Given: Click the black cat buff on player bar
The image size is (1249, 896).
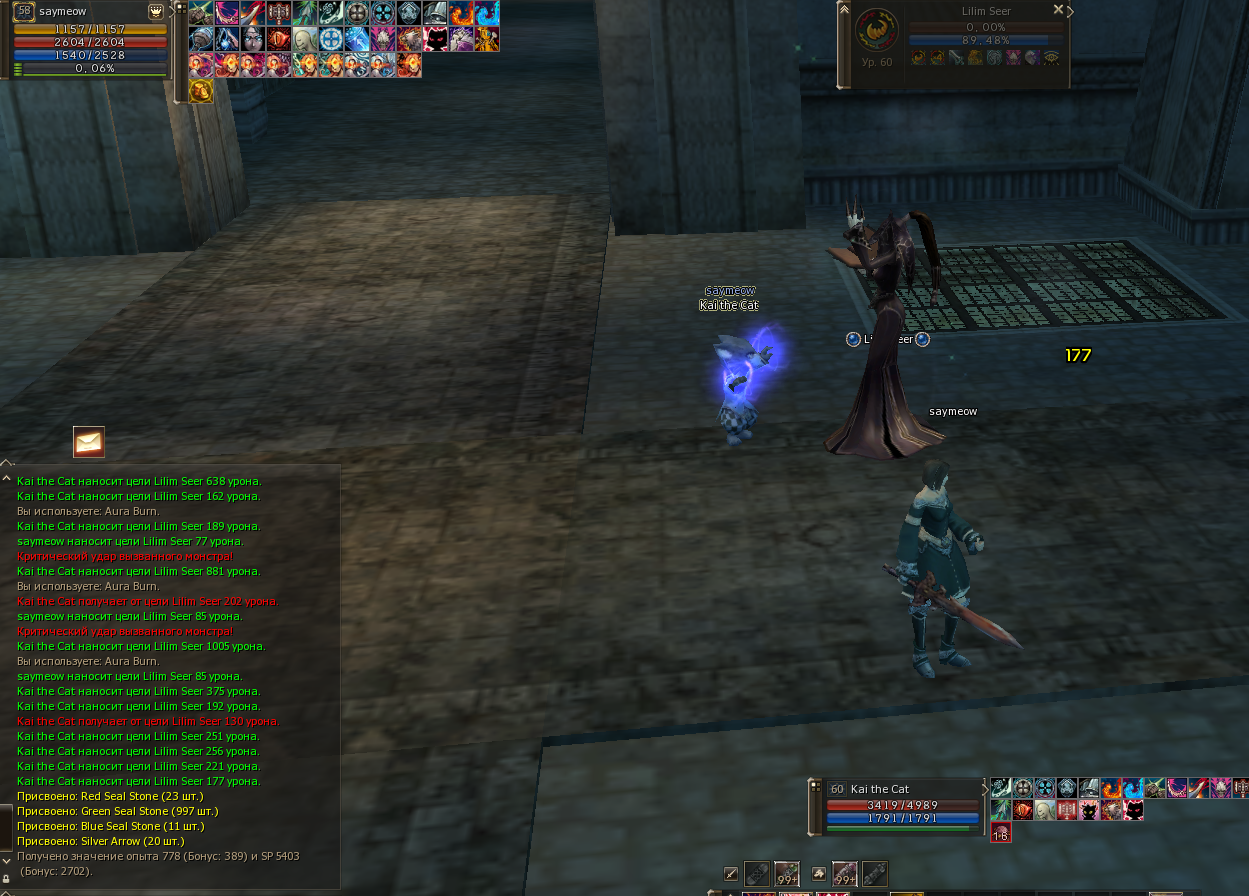Looking at the screenshot, I should click(x=435, y=39).
